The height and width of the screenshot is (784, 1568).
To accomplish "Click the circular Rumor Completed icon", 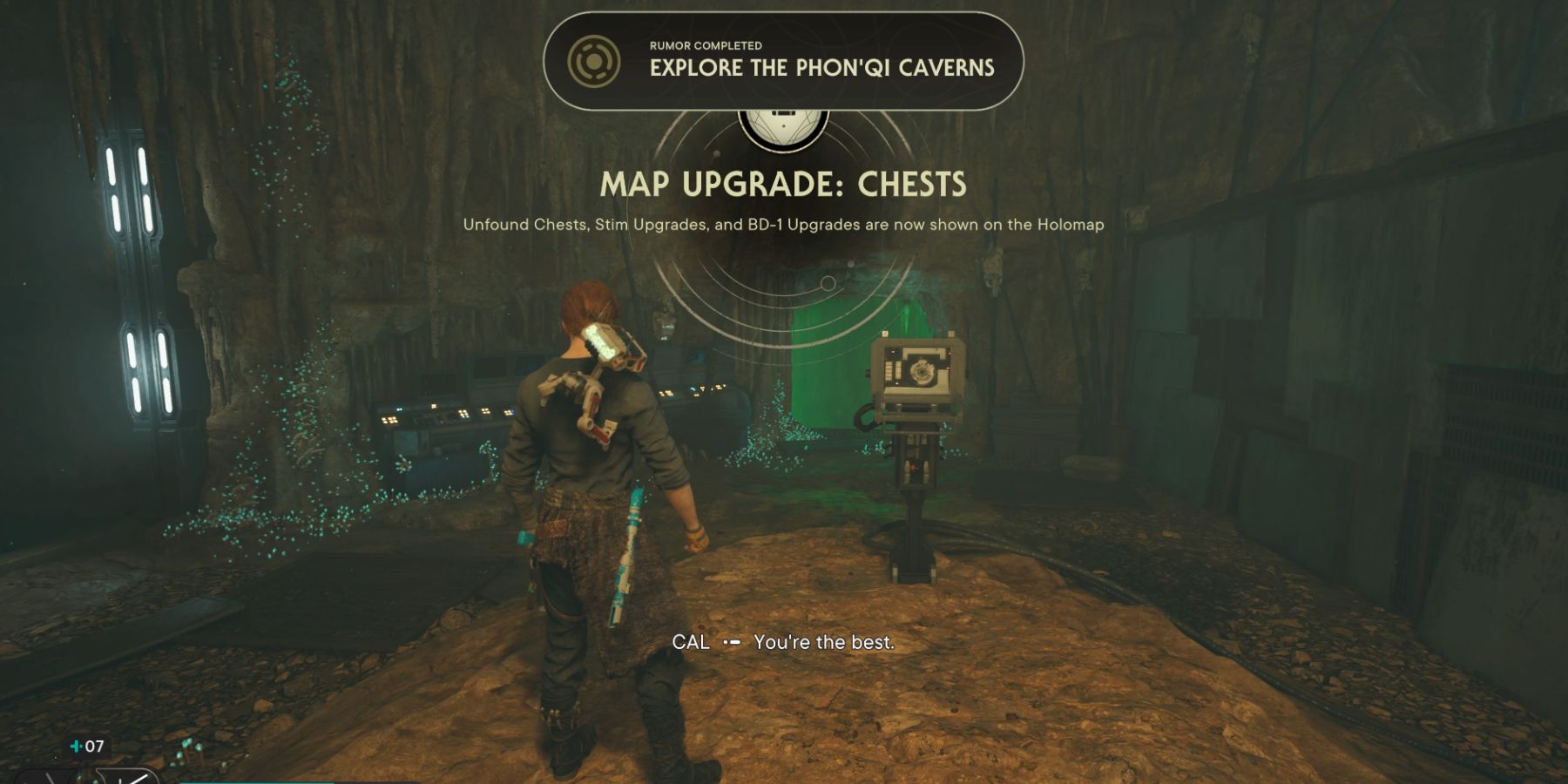I will pyautogui.click(x=597, y=61).
